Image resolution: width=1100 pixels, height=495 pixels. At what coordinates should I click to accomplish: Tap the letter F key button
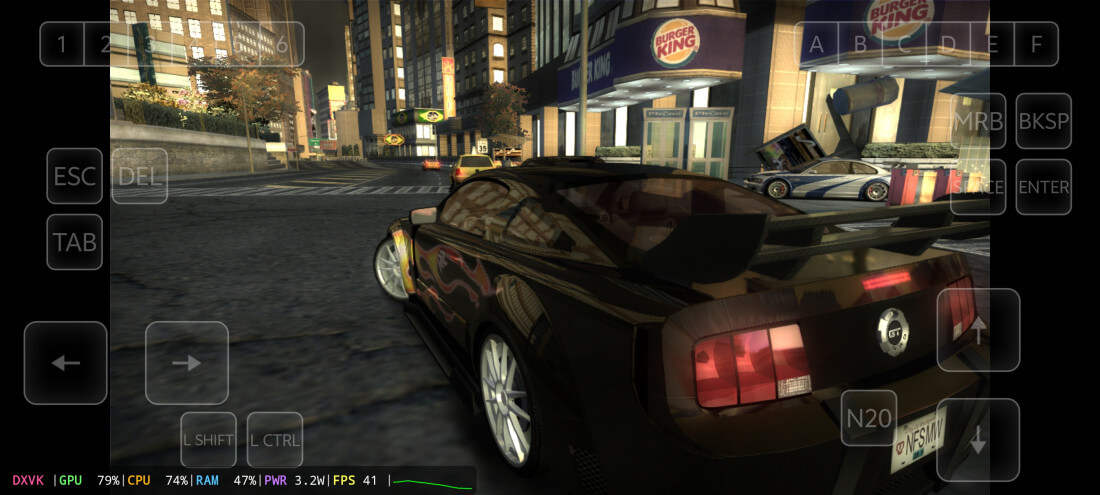click(x=1036, y=44)
